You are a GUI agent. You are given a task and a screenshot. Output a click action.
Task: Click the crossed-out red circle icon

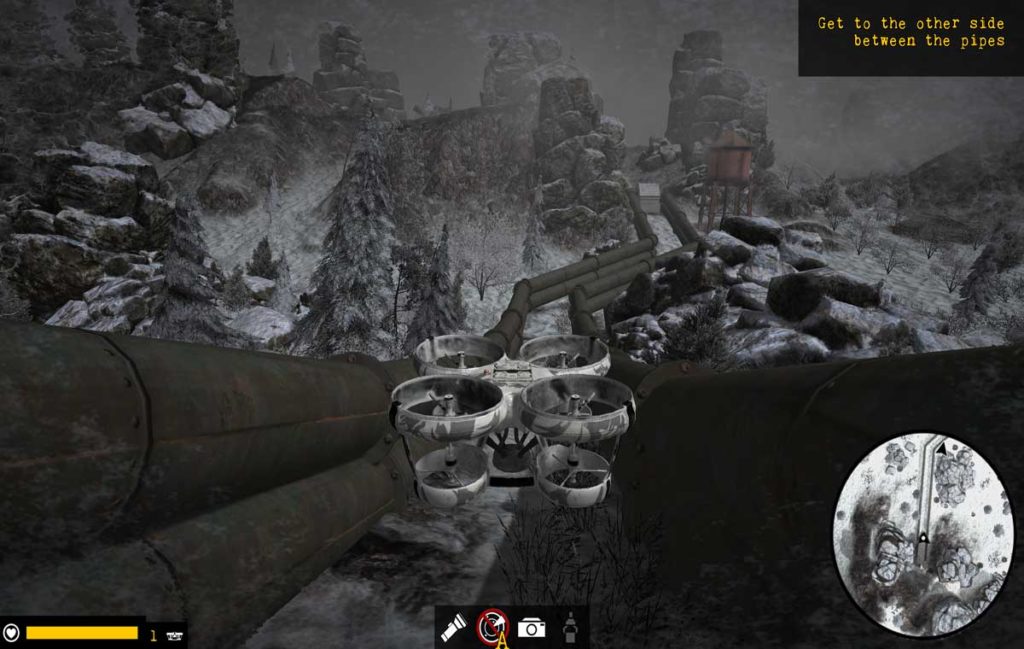click(492, 625)
